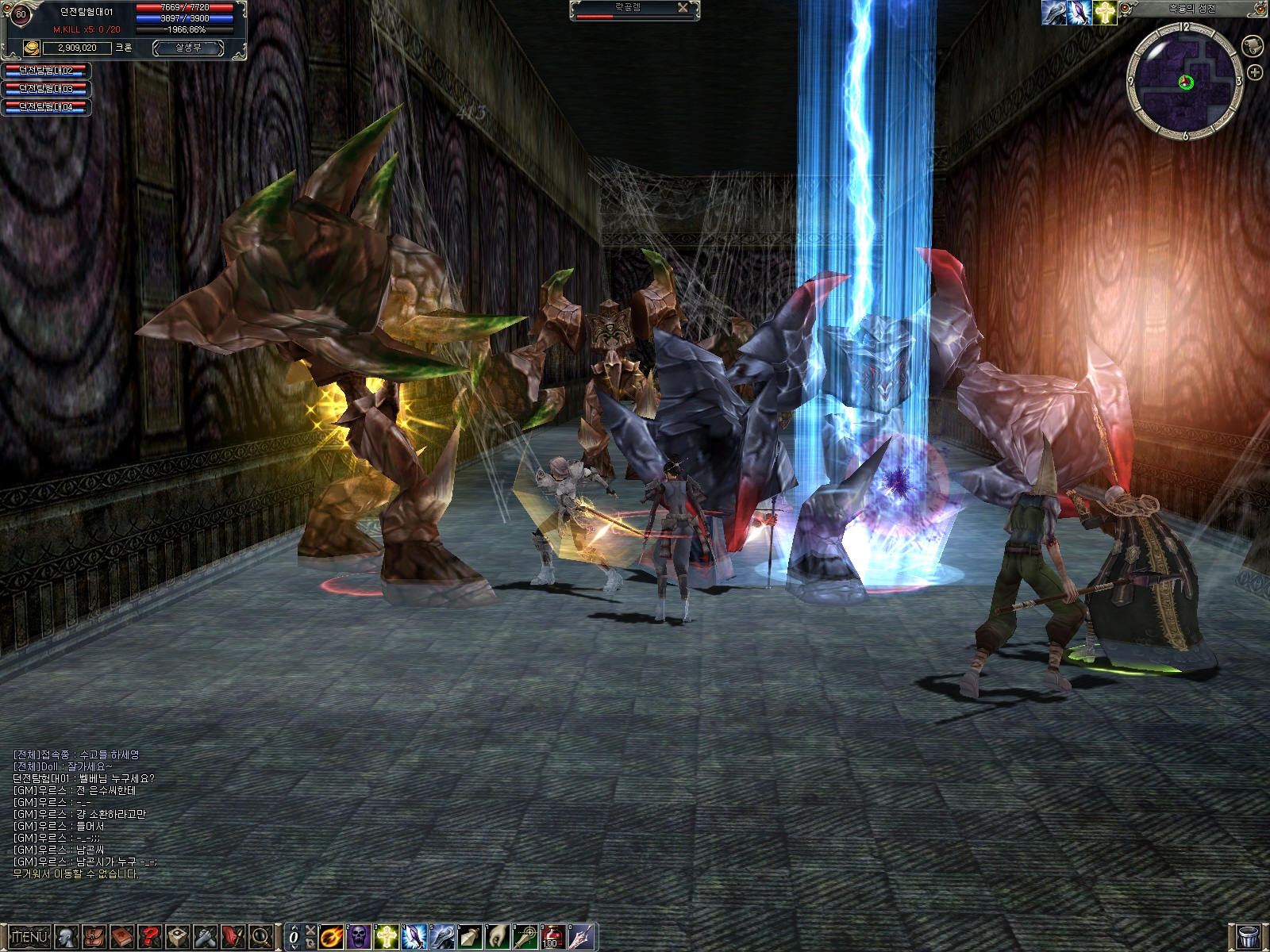Open the red spellbook icon
1270x952 pixels.
[121, 937]
